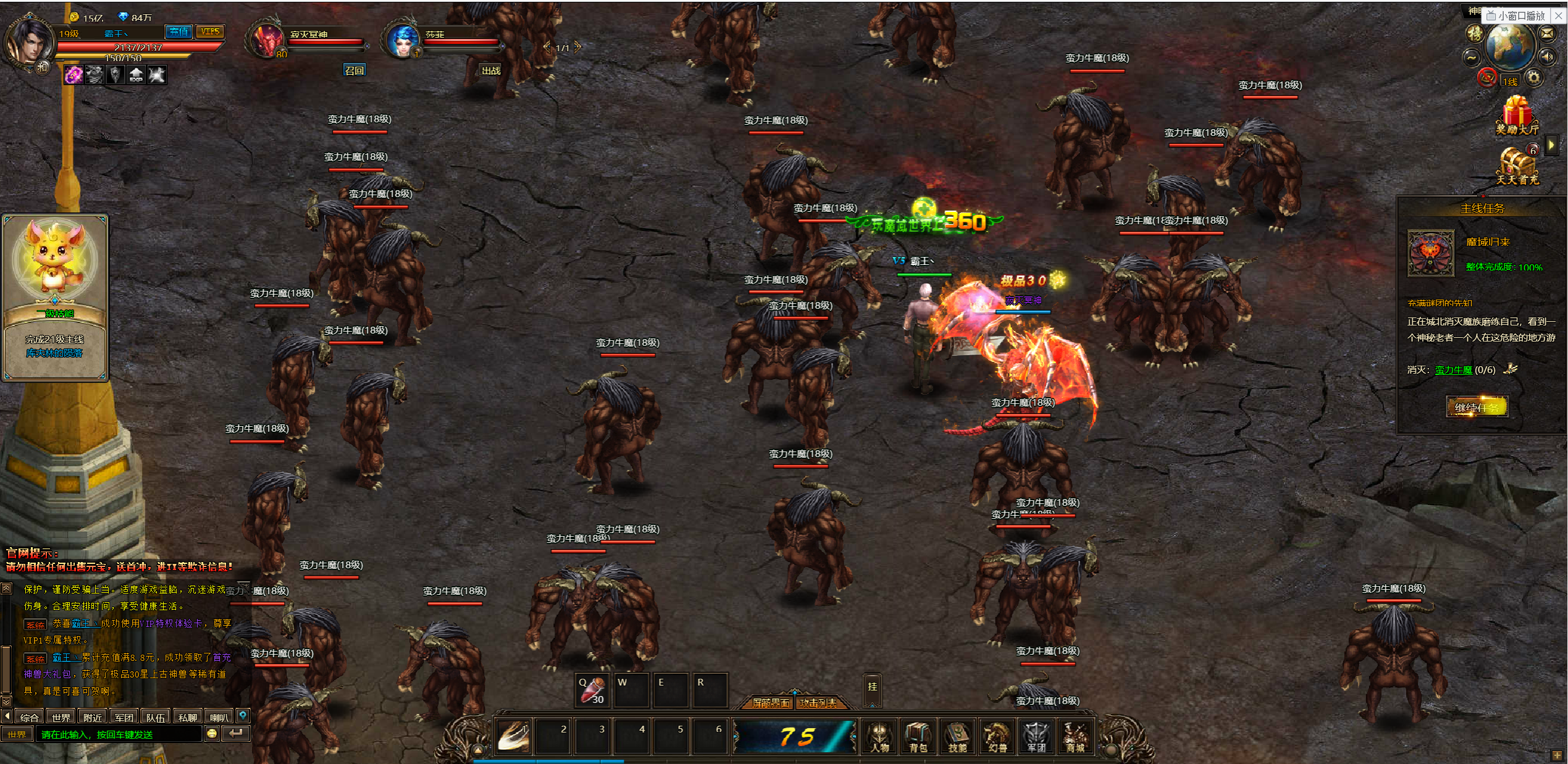
Task: Open the 技能 skills book
Action: click(957, 737)
